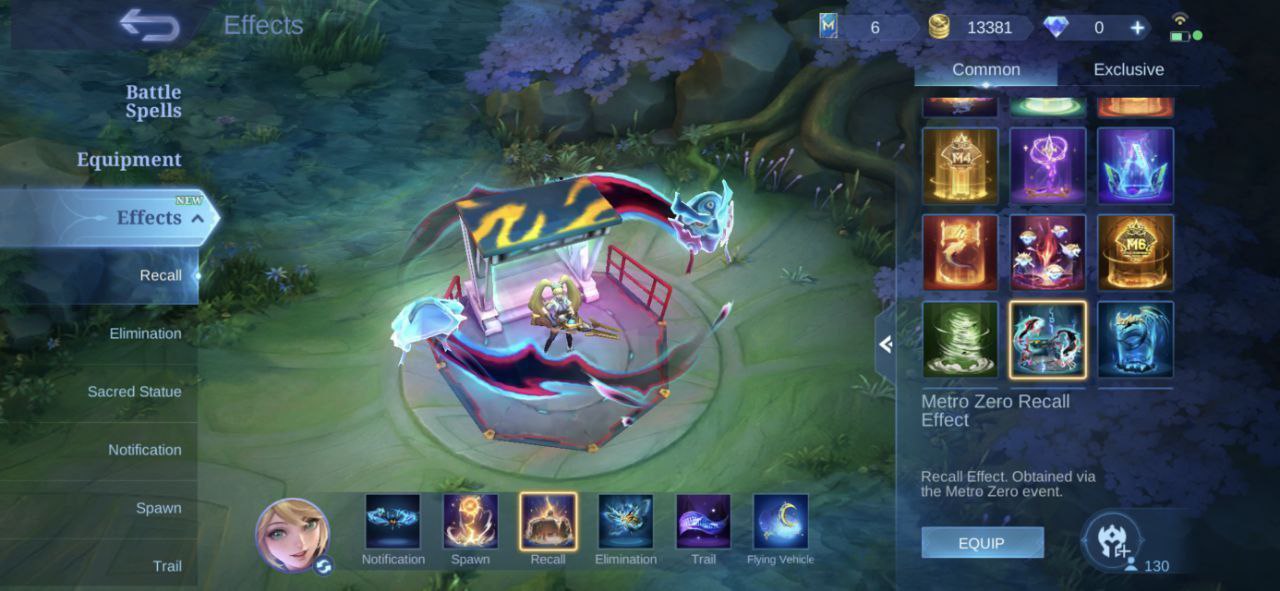Open the Battle Spells menu
The height and width of the screenshot is (591, 1280).
pyautogui.click(x=153, y=101)
